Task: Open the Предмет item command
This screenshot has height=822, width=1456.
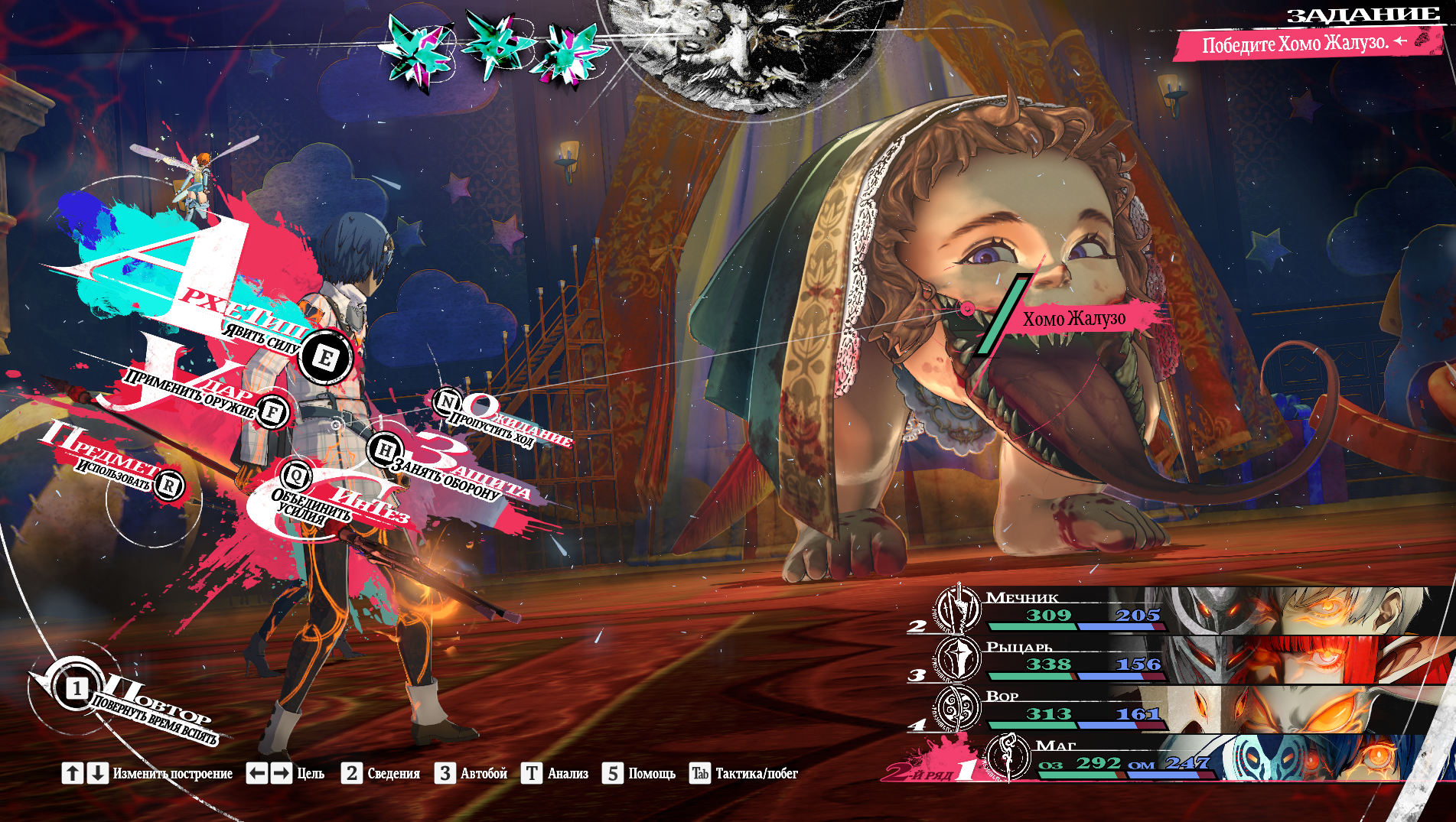Action: pos(169,485)
